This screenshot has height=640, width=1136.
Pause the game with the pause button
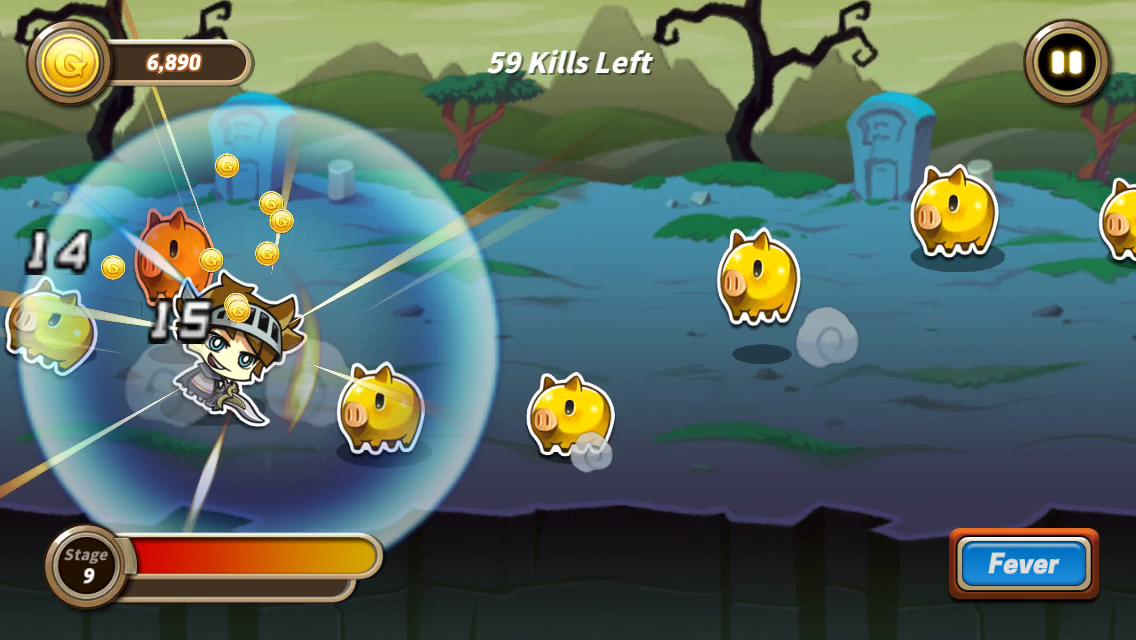pos(1067,63)
